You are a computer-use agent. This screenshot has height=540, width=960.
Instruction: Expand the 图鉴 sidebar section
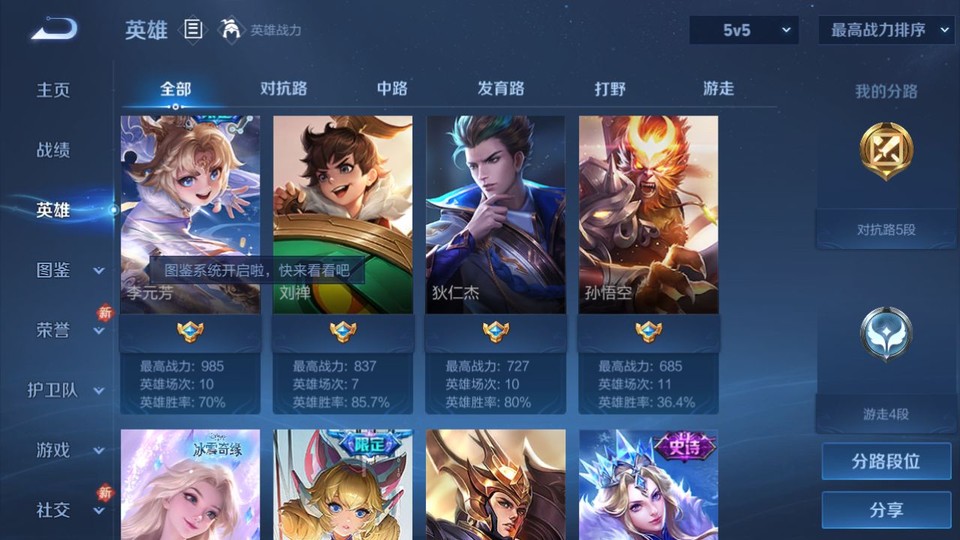(x=68, y=270)
